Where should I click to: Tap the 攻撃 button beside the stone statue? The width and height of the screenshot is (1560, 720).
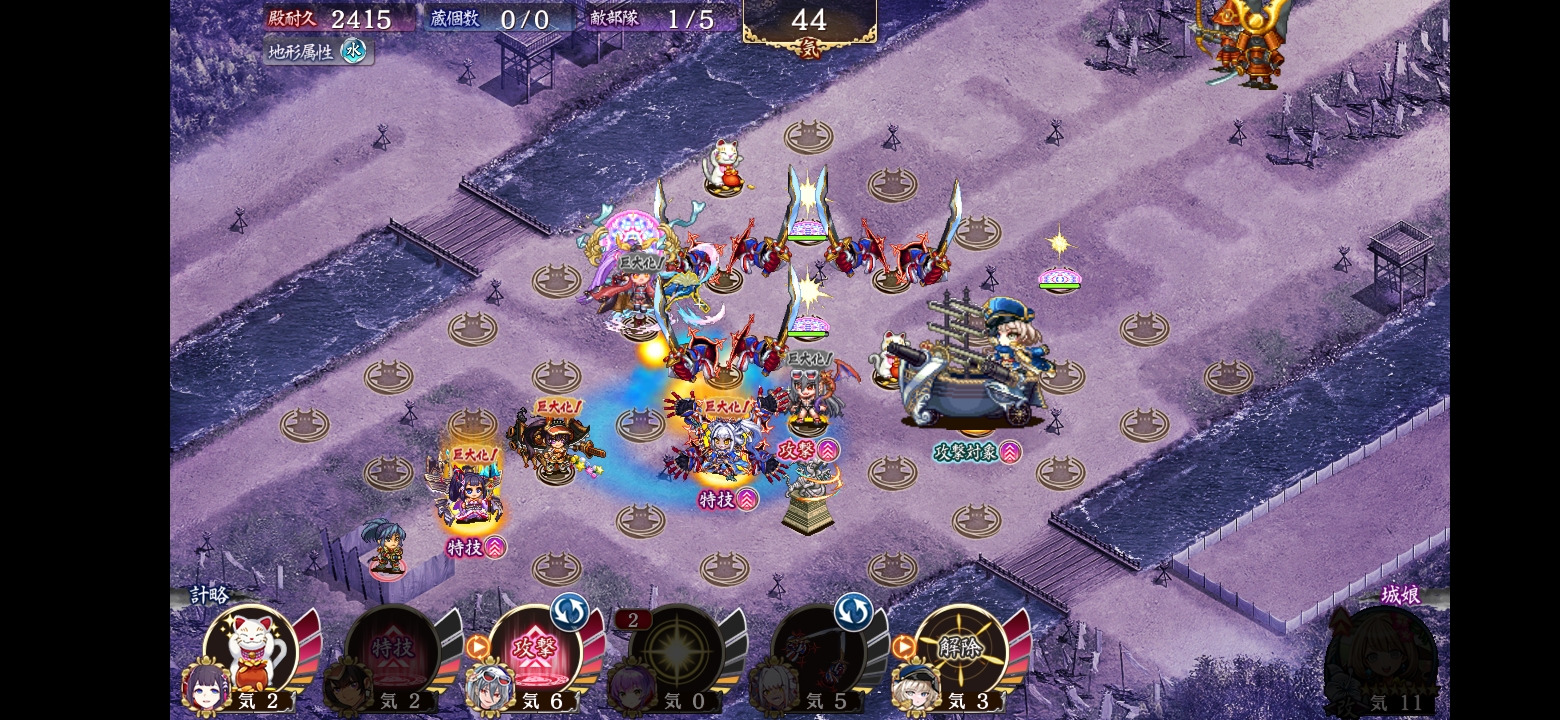(808, 450)
